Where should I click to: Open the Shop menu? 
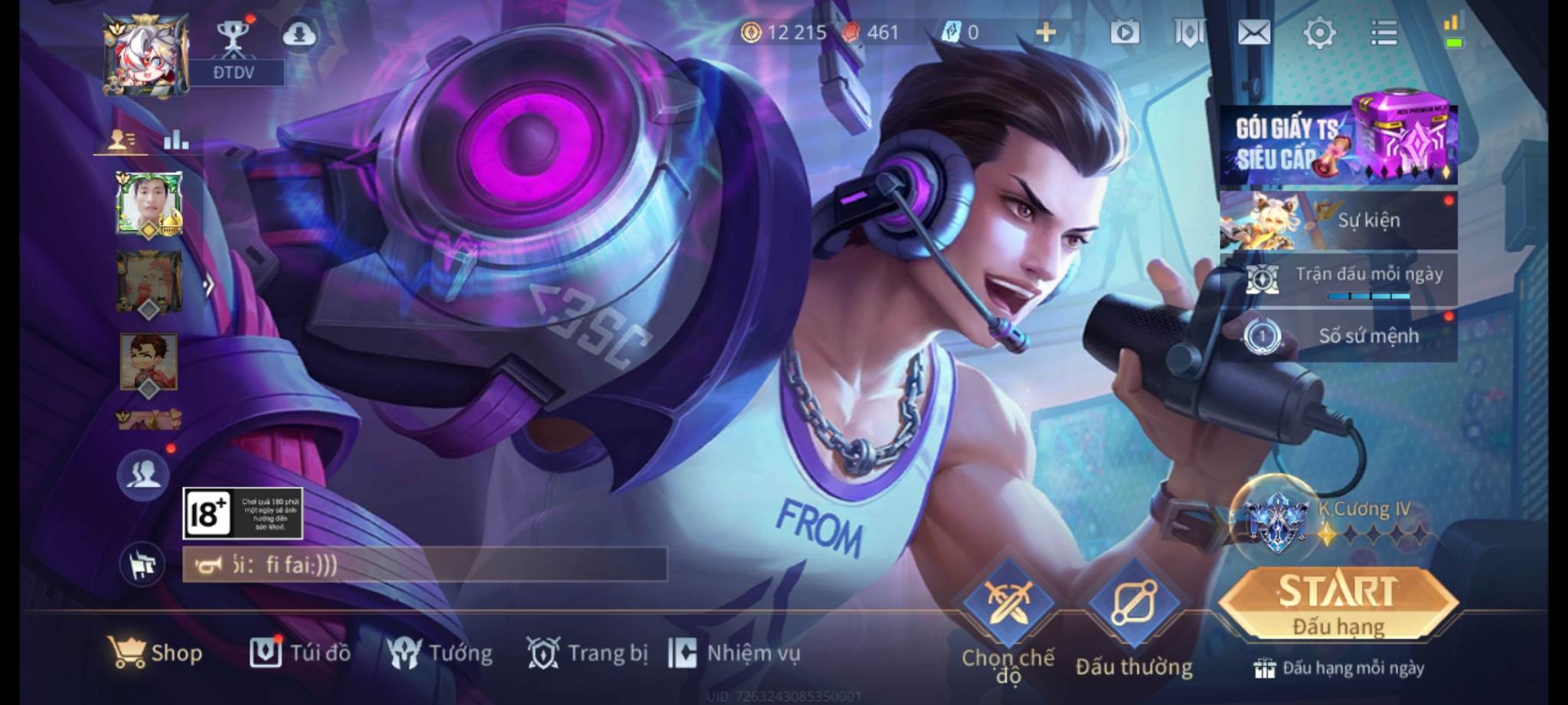[155, 653]
